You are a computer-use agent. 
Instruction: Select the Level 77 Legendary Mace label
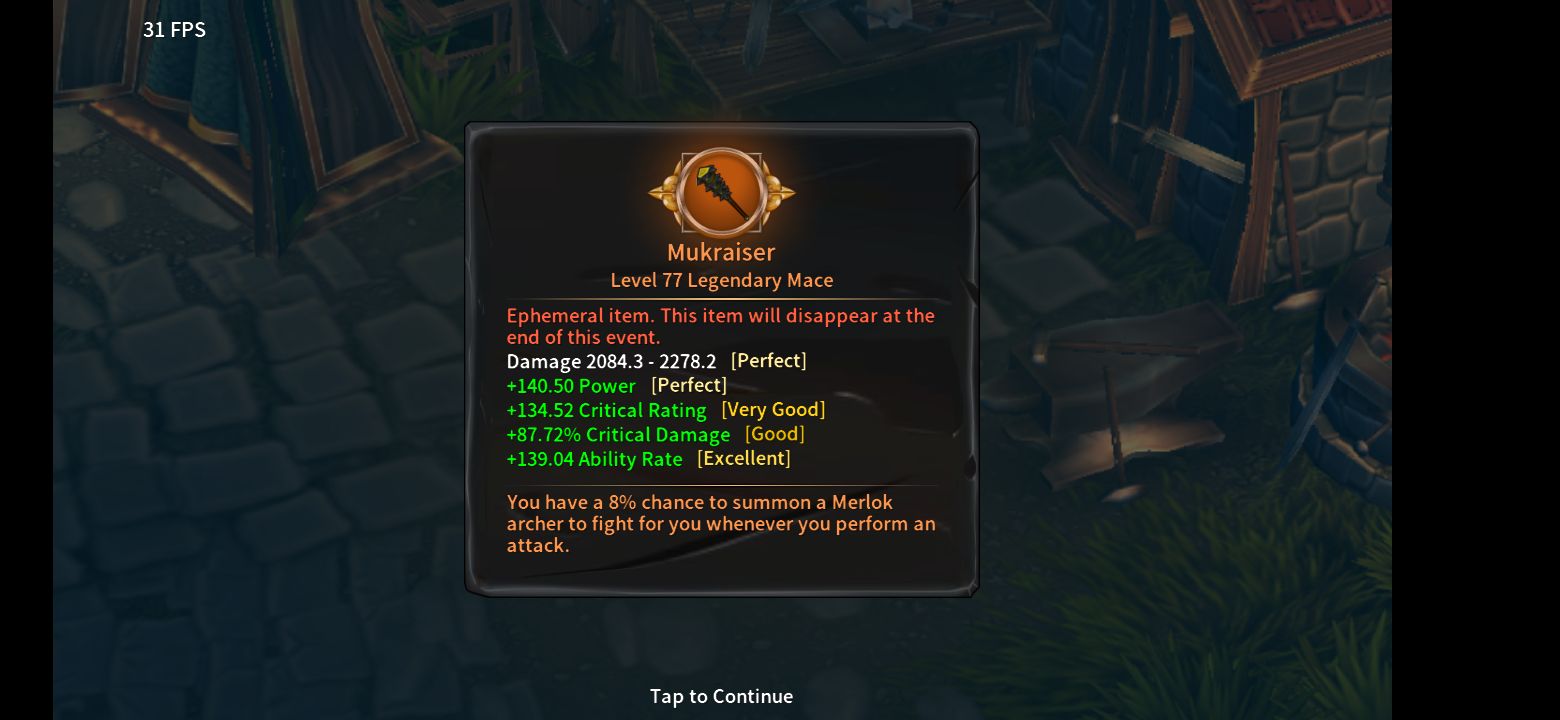point(721,280)
